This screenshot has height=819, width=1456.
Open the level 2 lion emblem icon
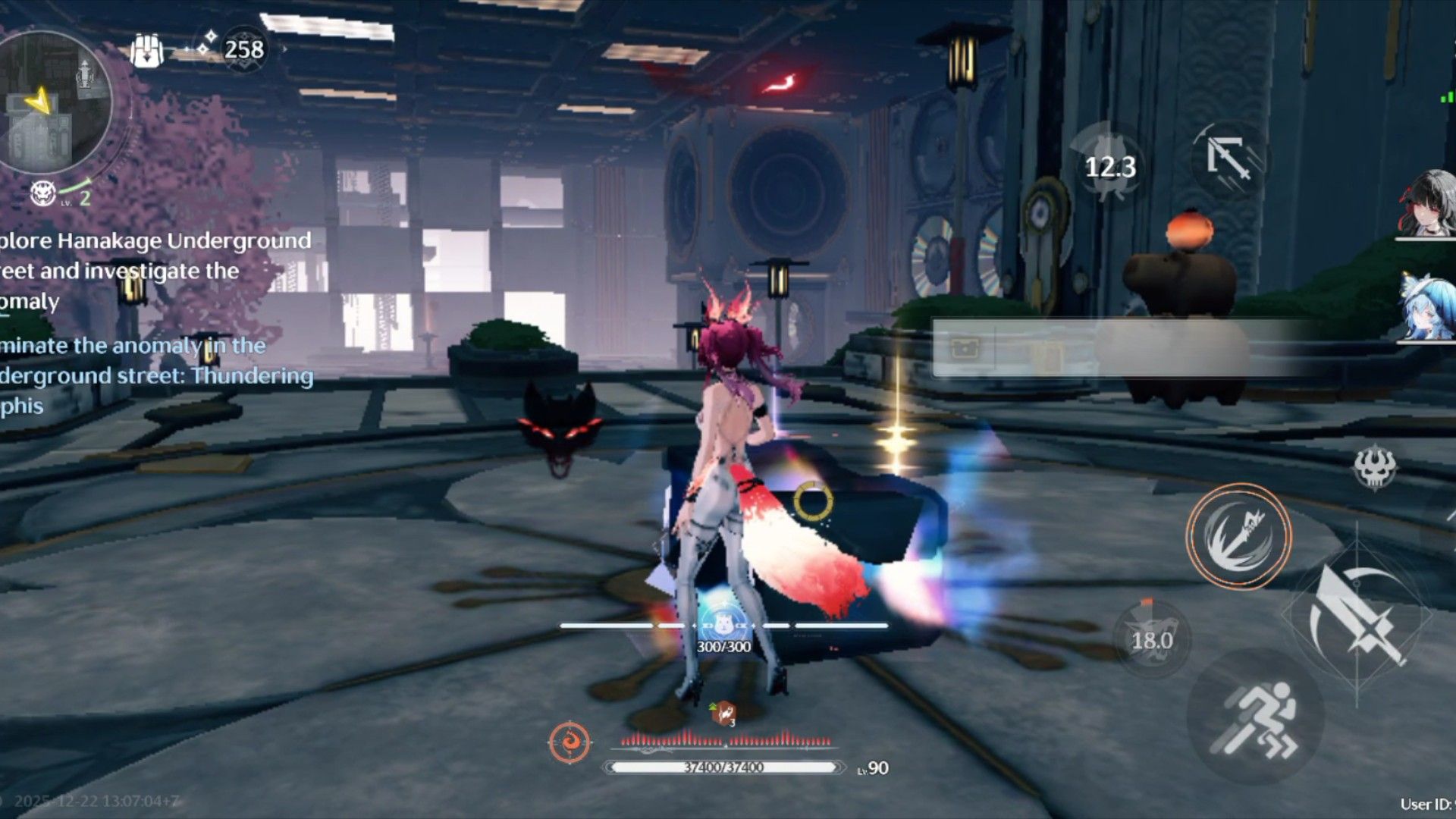tap(43, 194)
